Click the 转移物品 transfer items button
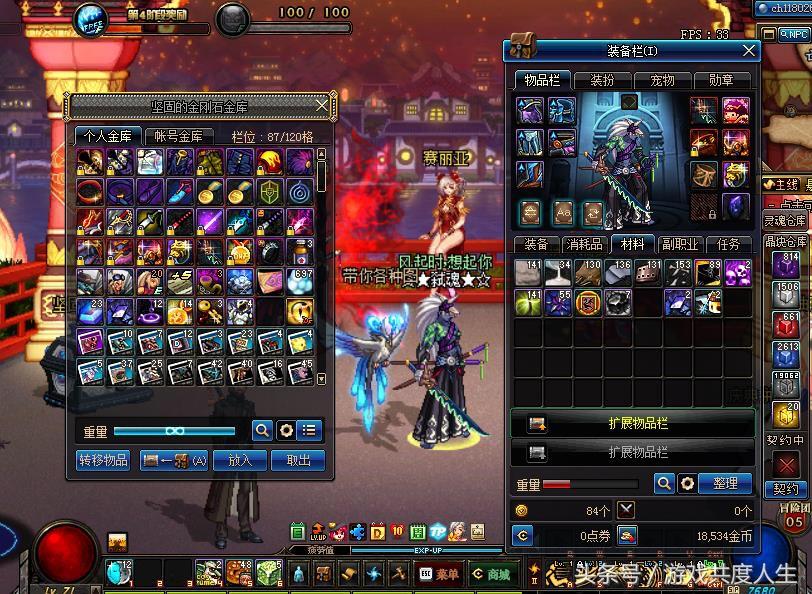The width and height of the screenshot is (812, 594). [x=103, y=460]
